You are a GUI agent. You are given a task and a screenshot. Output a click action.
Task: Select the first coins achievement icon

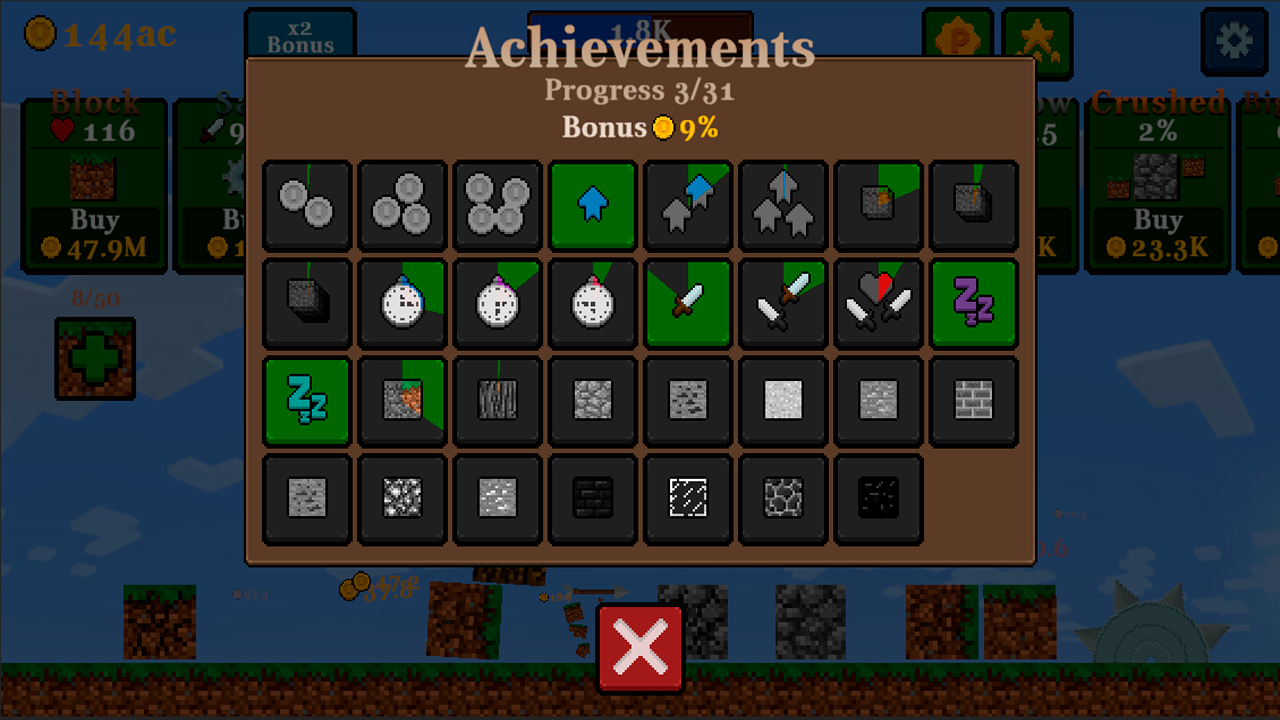(x=307, y=205)
